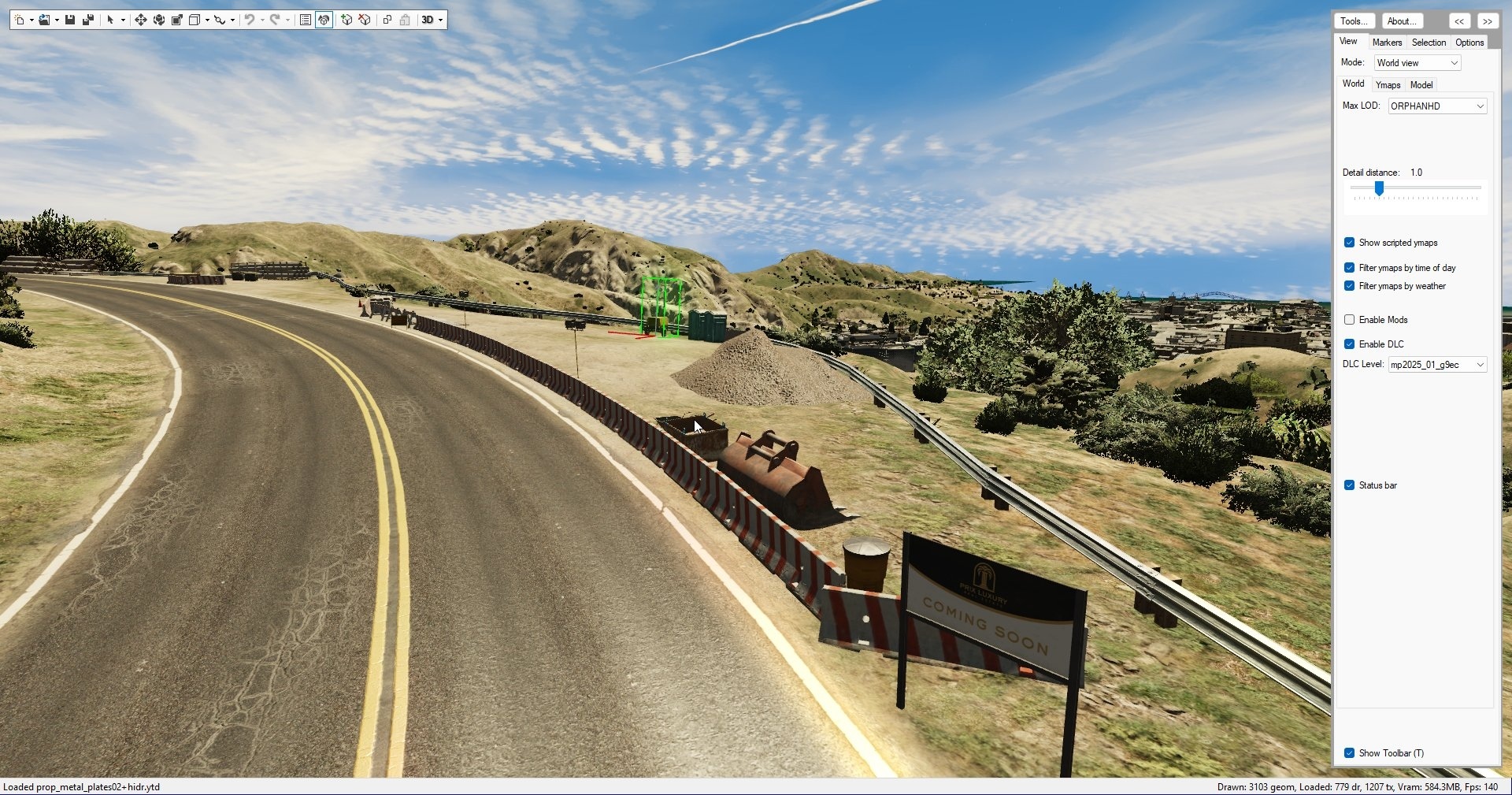Open the Selection tab

point(1429,43)
